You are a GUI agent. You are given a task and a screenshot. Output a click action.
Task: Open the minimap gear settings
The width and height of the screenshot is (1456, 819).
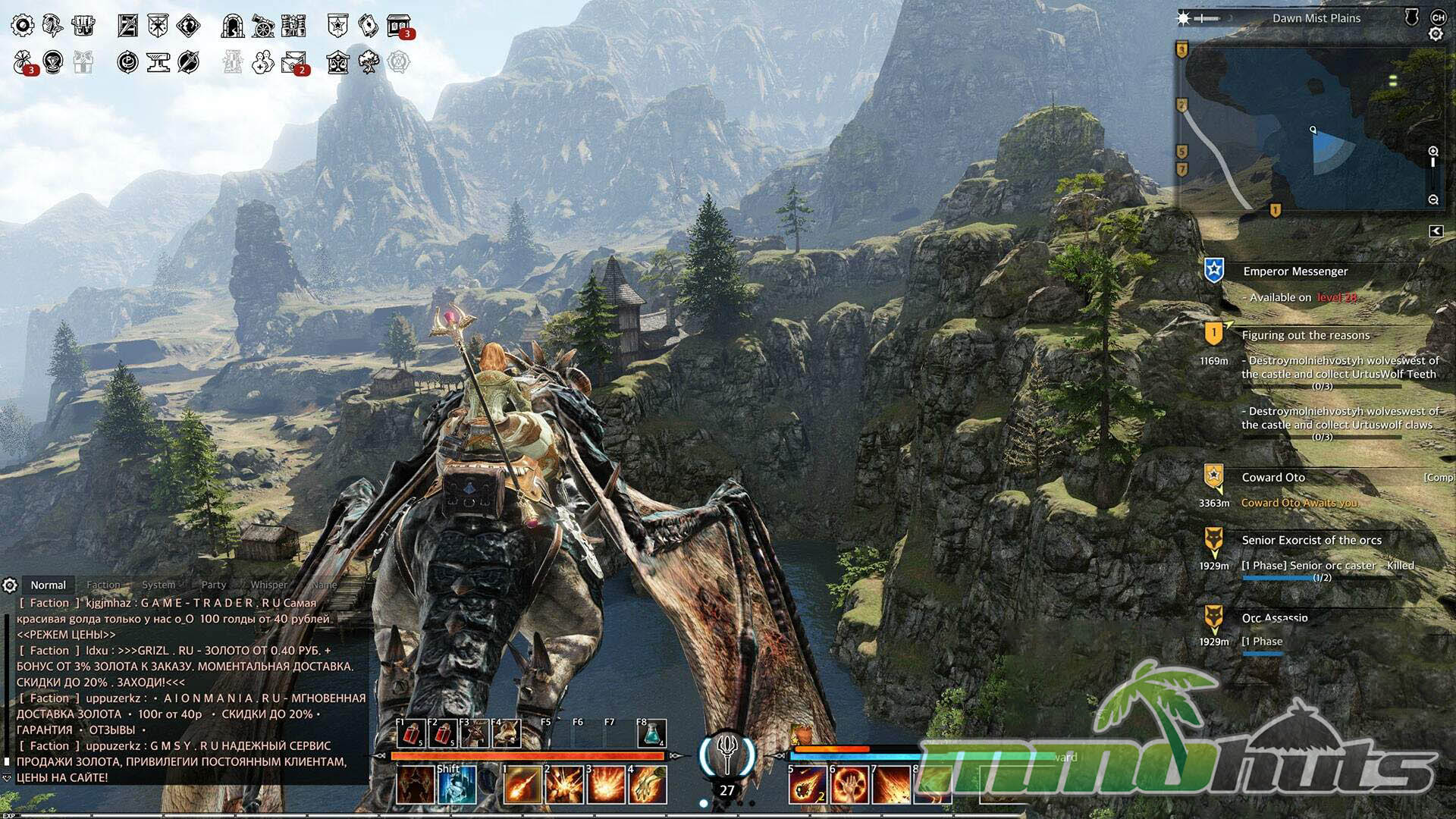pos(1436,34)
